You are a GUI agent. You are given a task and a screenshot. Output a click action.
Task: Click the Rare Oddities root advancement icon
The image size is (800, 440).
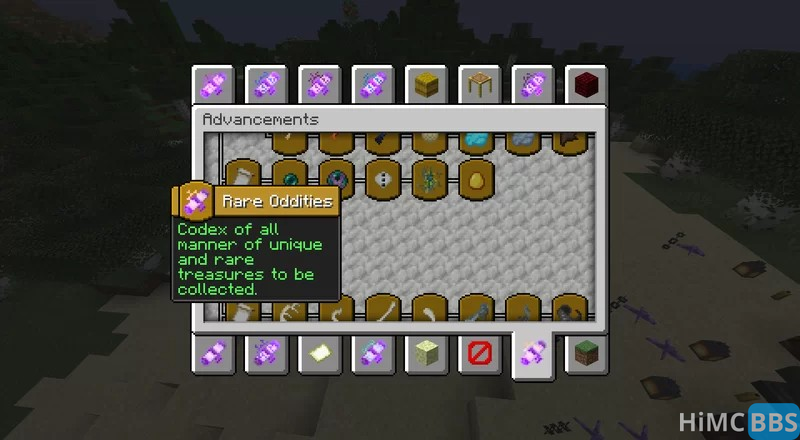click(x=194, y=201)
